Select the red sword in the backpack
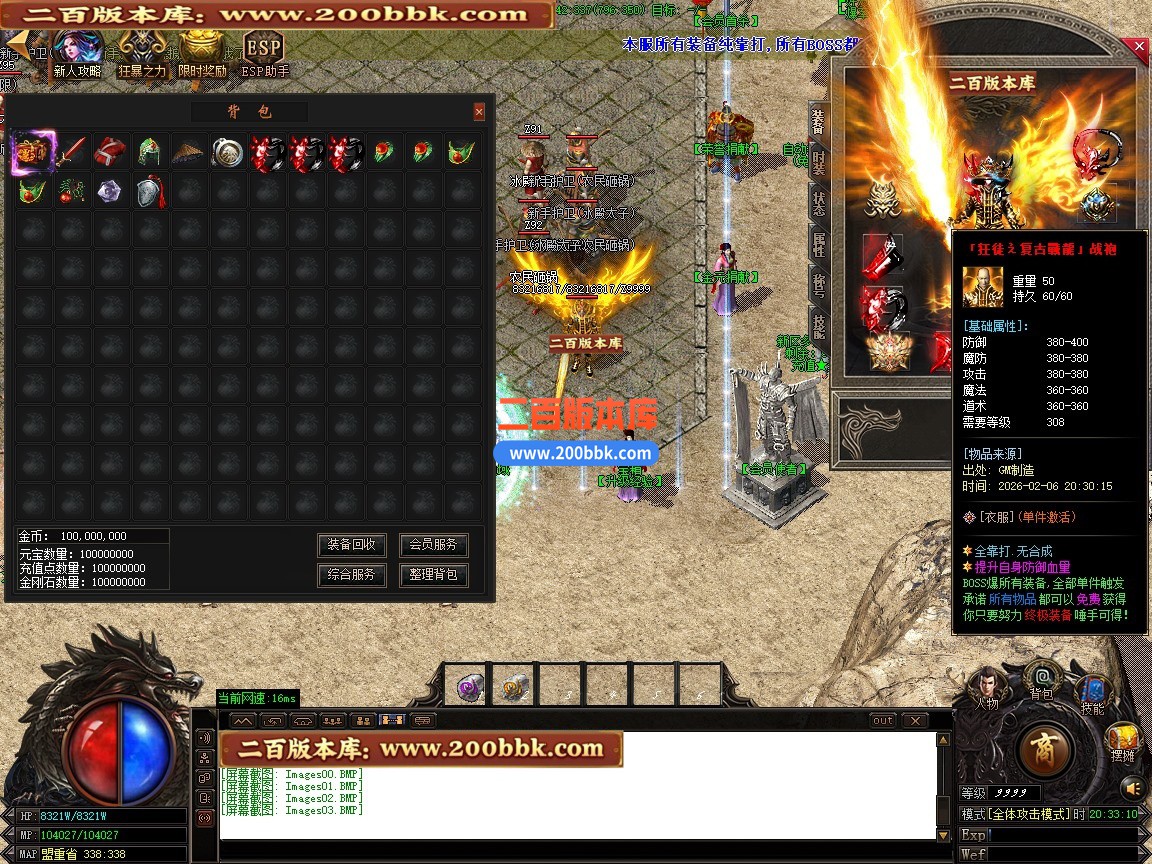 71,153
